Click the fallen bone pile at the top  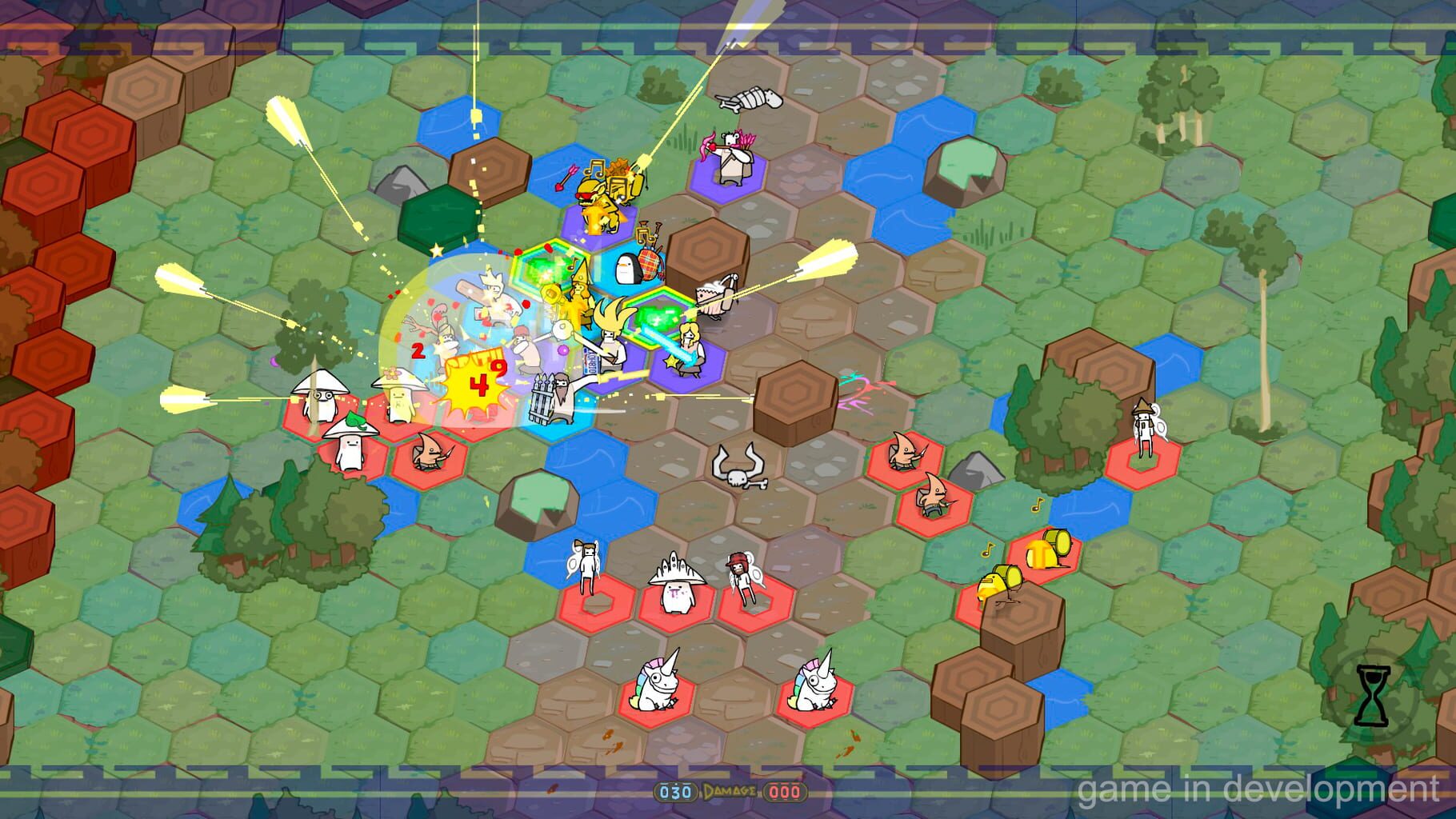[x=749, y=99]
